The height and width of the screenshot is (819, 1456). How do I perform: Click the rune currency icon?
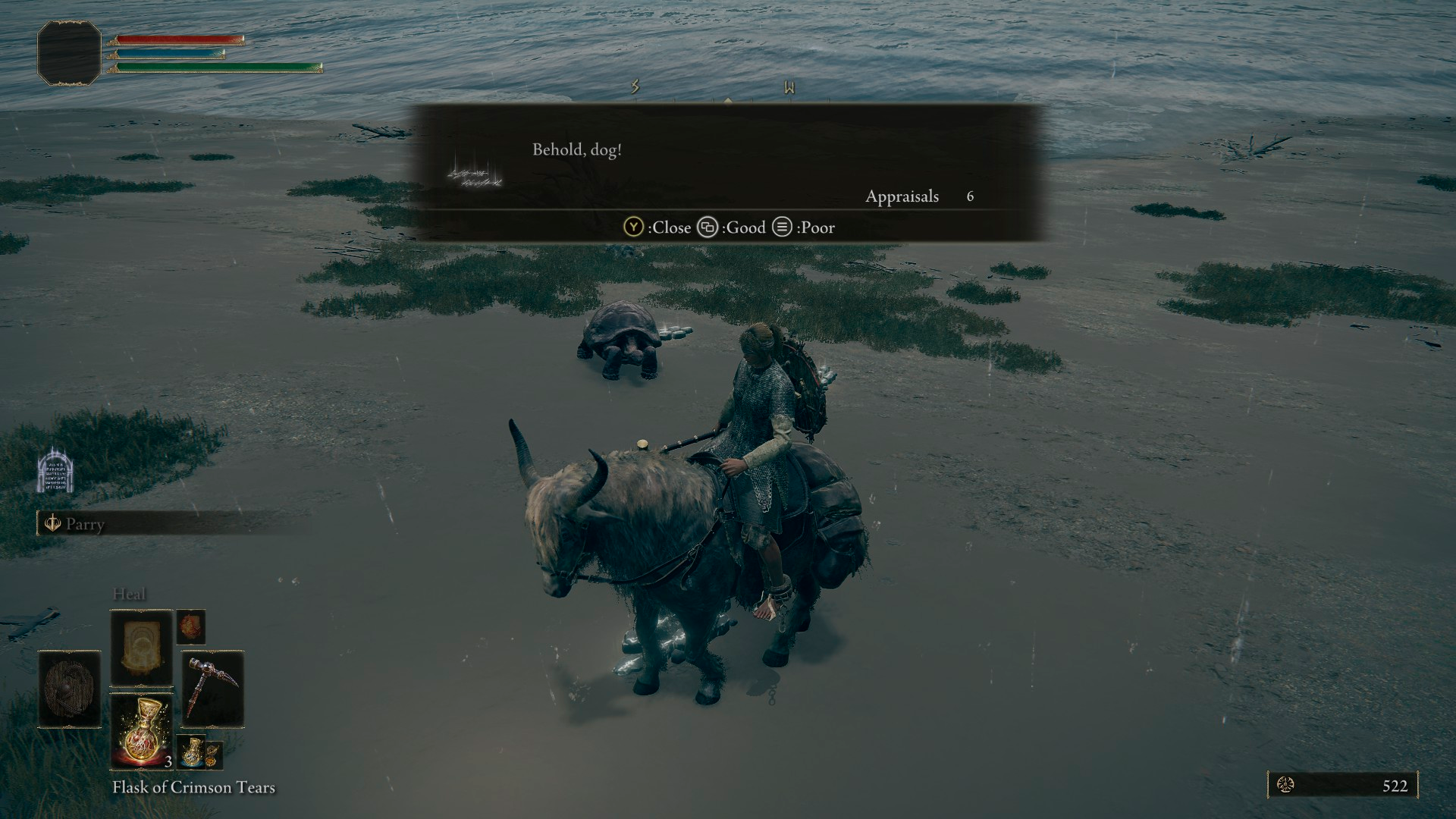point(1286,786)
